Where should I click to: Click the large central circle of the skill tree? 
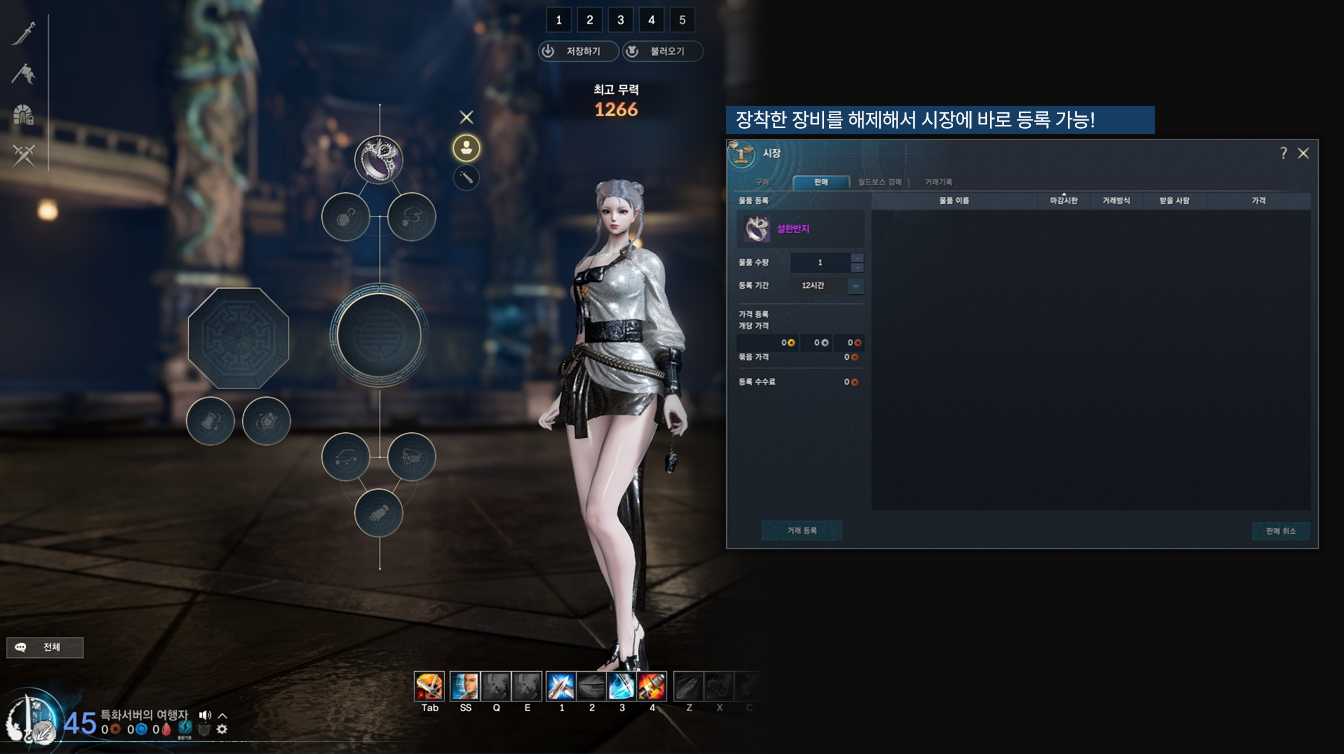click(379, 336)
